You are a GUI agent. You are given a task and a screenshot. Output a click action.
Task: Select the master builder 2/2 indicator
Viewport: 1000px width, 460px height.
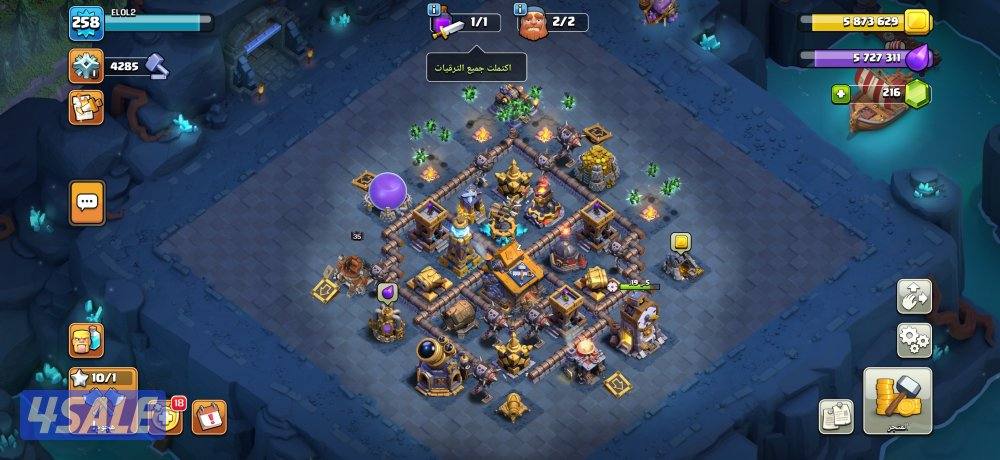[x=551, y=22]
